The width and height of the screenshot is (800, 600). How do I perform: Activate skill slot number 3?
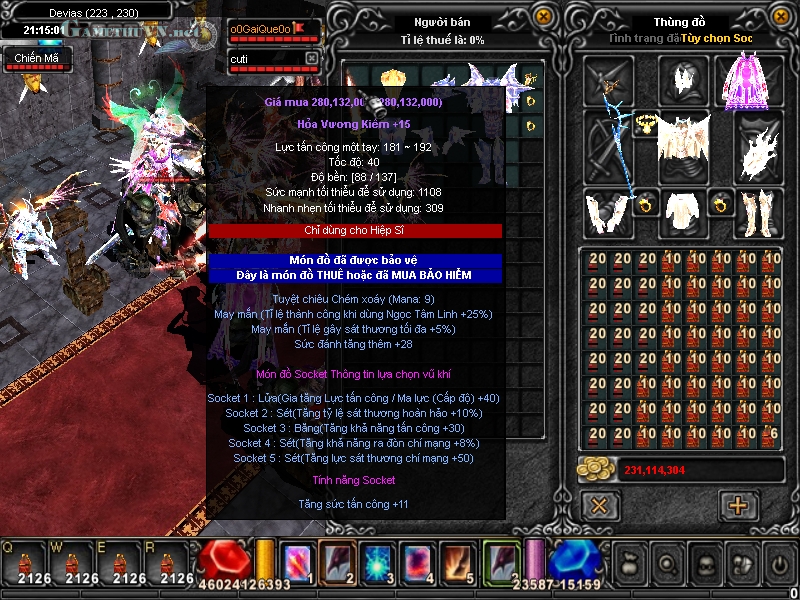pos(377,562)
